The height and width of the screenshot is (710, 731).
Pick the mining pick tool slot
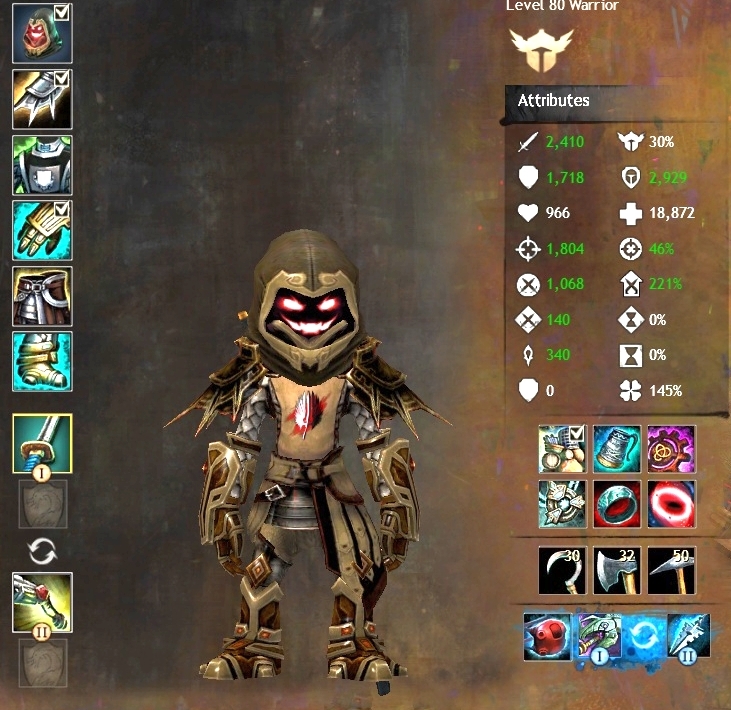pos(671,570)
